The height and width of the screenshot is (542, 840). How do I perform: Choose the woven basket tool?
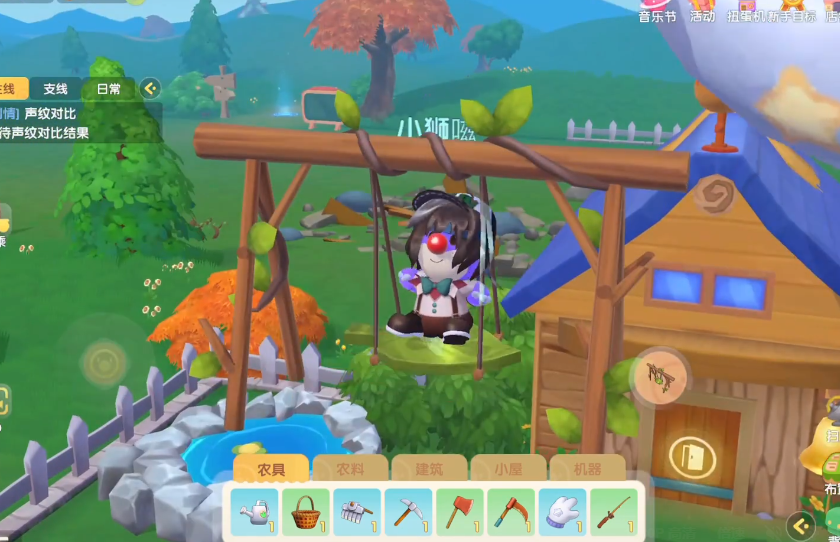coord(306,512)
